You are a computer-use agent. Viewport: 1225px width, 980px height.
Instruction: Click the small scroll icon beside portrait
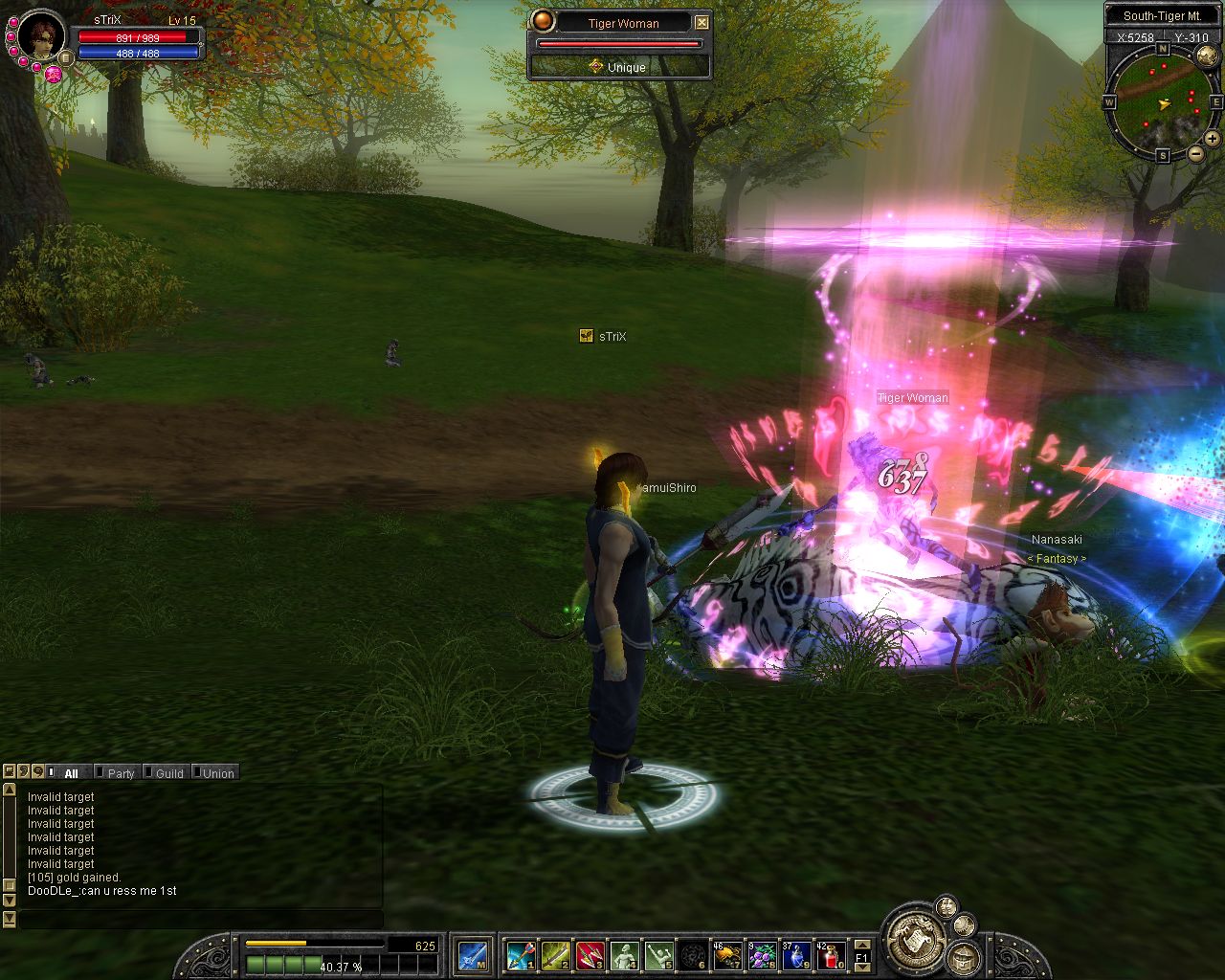(x=66, y=58)
